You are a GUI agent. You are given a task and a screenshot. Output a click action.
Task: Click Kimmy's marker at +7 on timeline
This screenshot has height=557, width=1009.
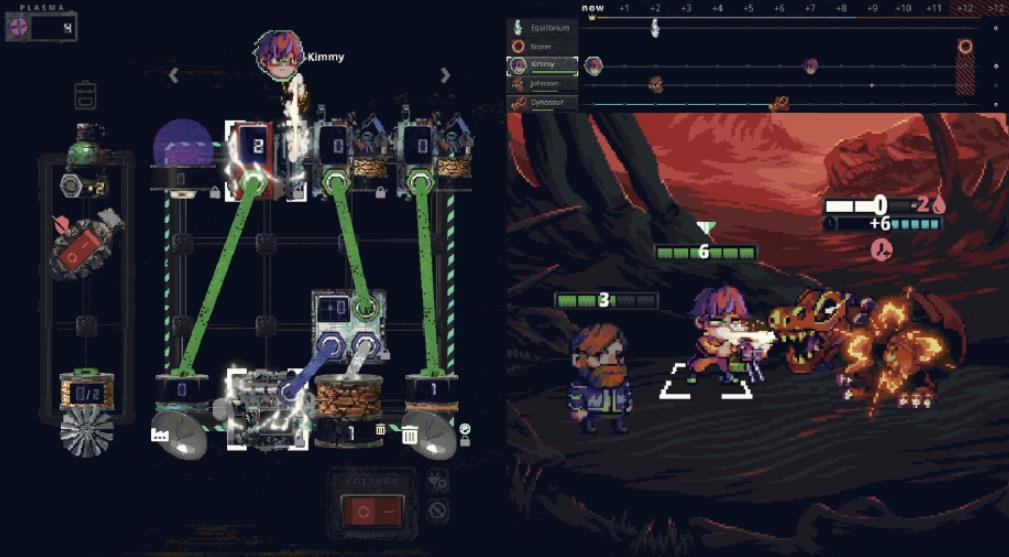810,66
